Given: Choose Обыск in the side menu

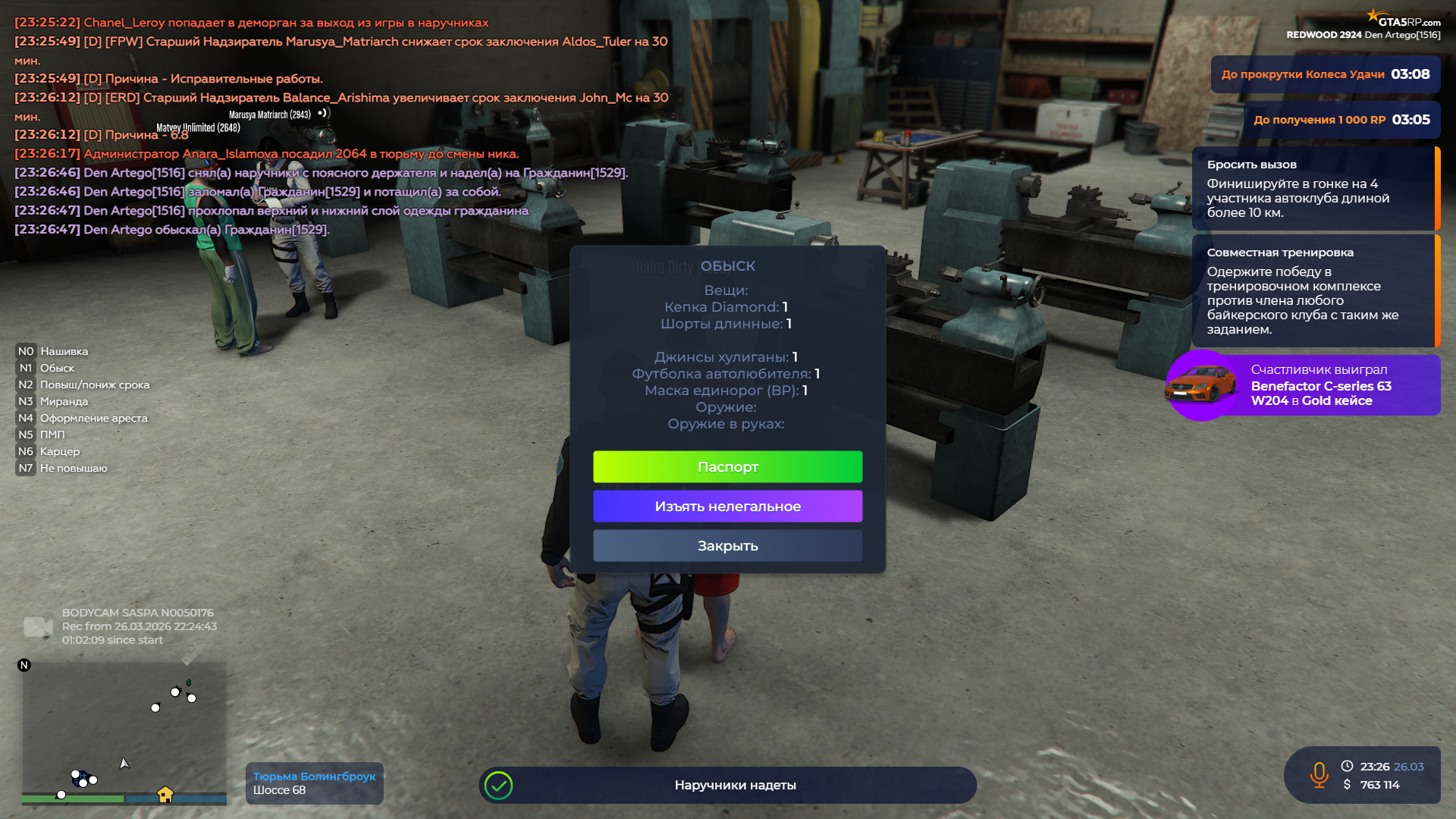Looking at the screenshot, I should click(57, 368).
